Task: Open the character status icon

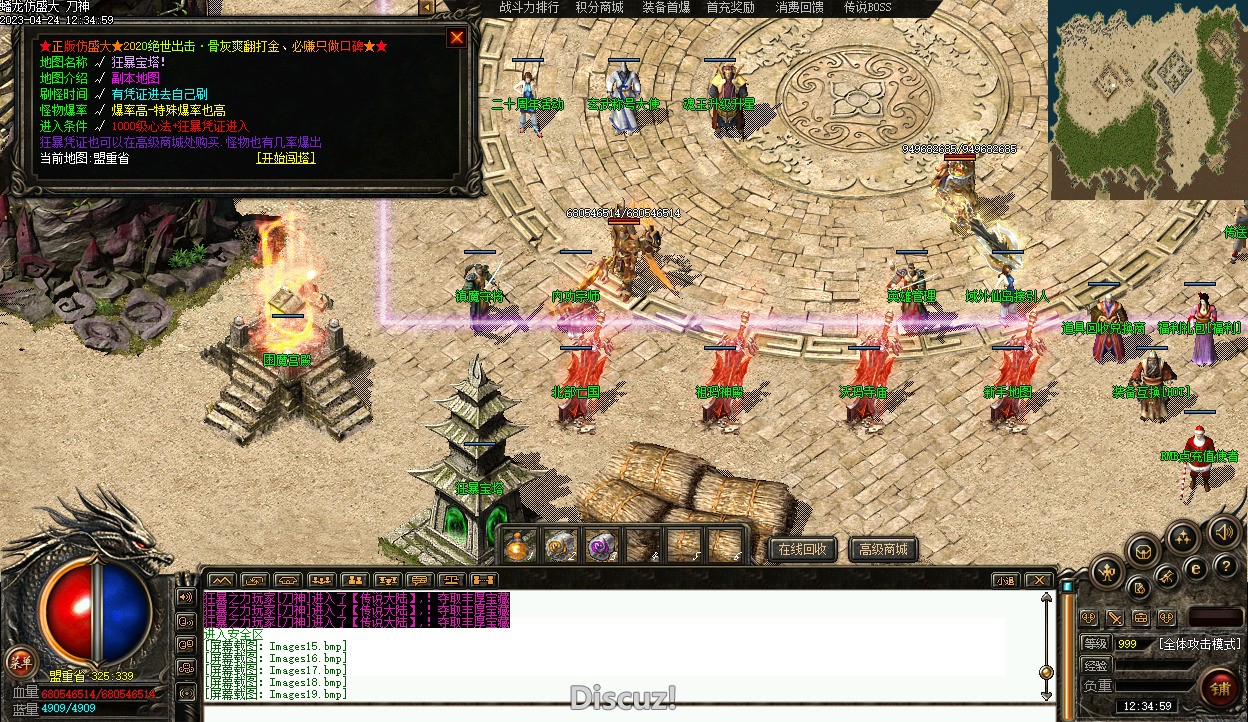Action: (1106, 573)
